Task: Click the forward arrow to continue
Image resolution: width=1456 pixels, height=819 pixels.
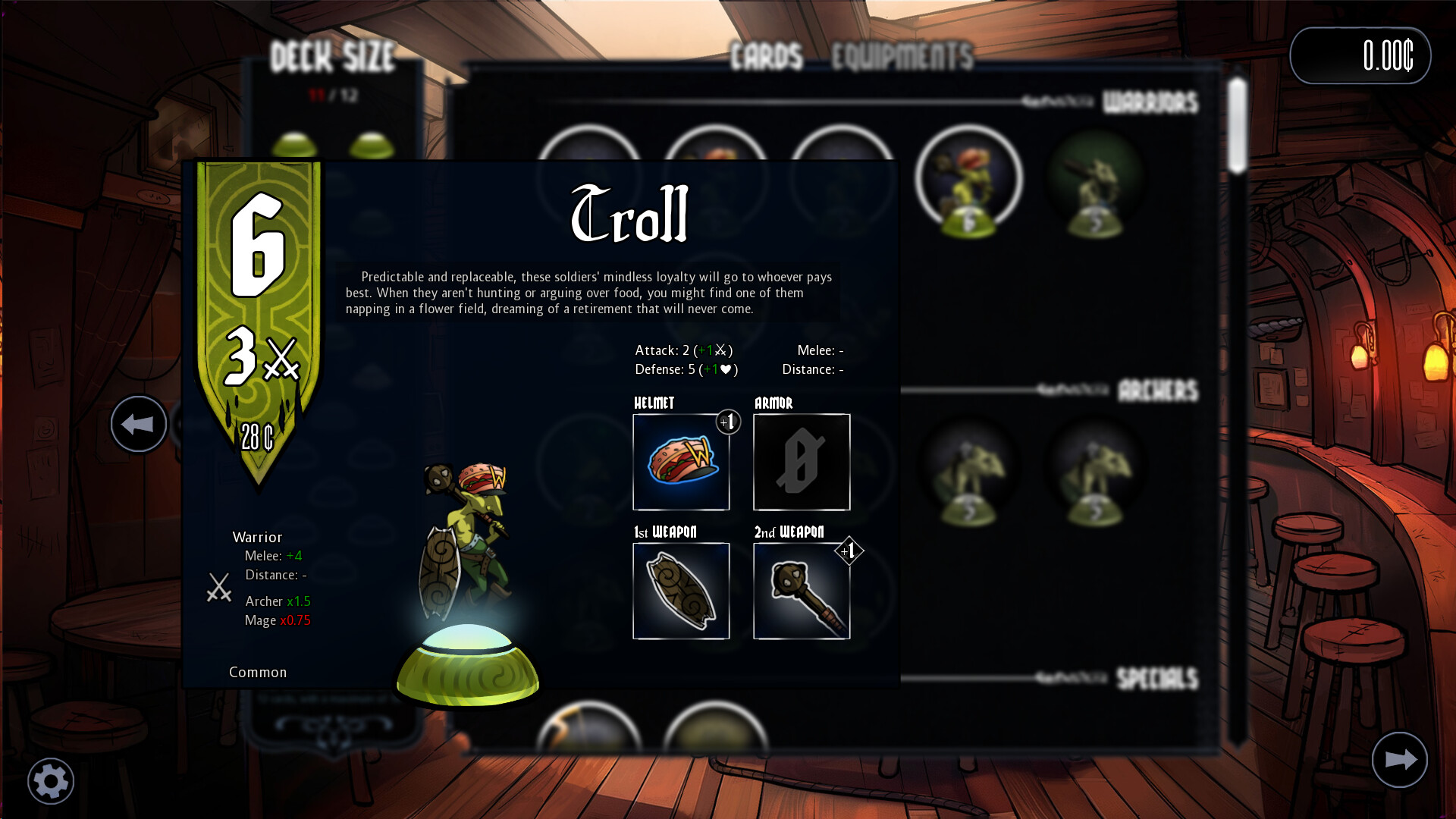Action: [1400, 759]
